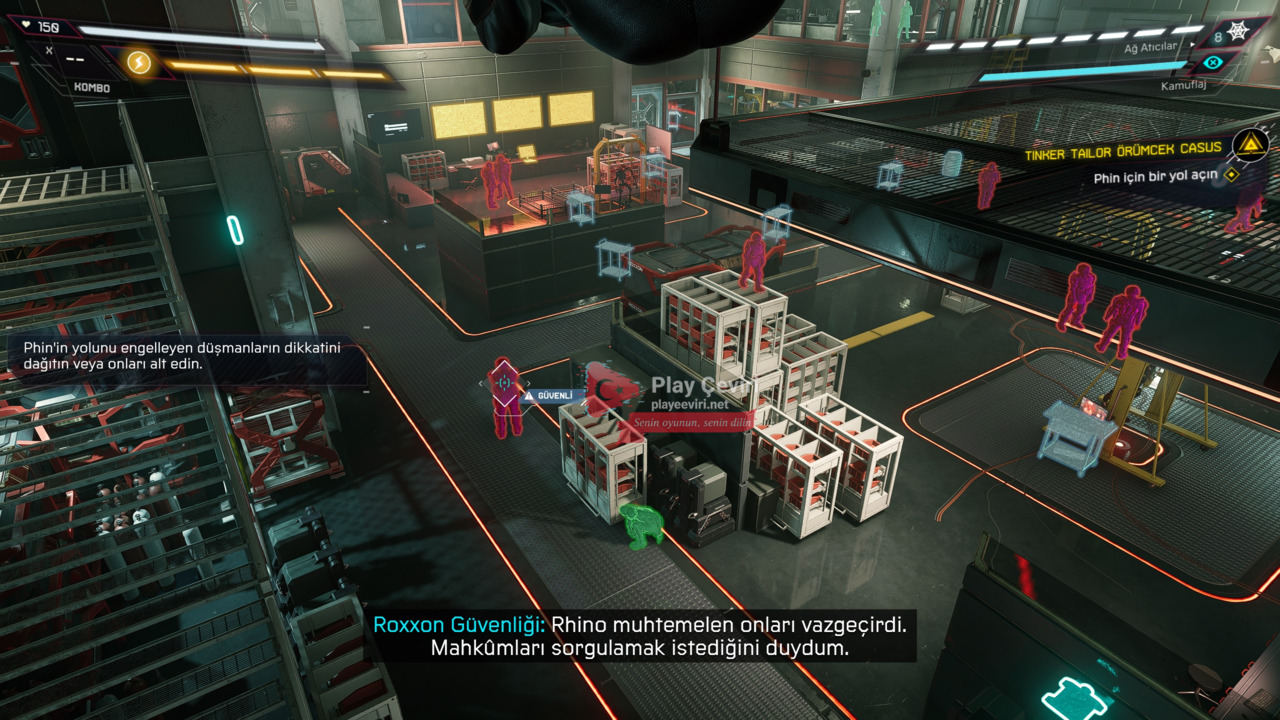Select the Ağ Atıcılar web shooter icon
The width and height of the screenshot is (1280, 720).
[1237, 33]
